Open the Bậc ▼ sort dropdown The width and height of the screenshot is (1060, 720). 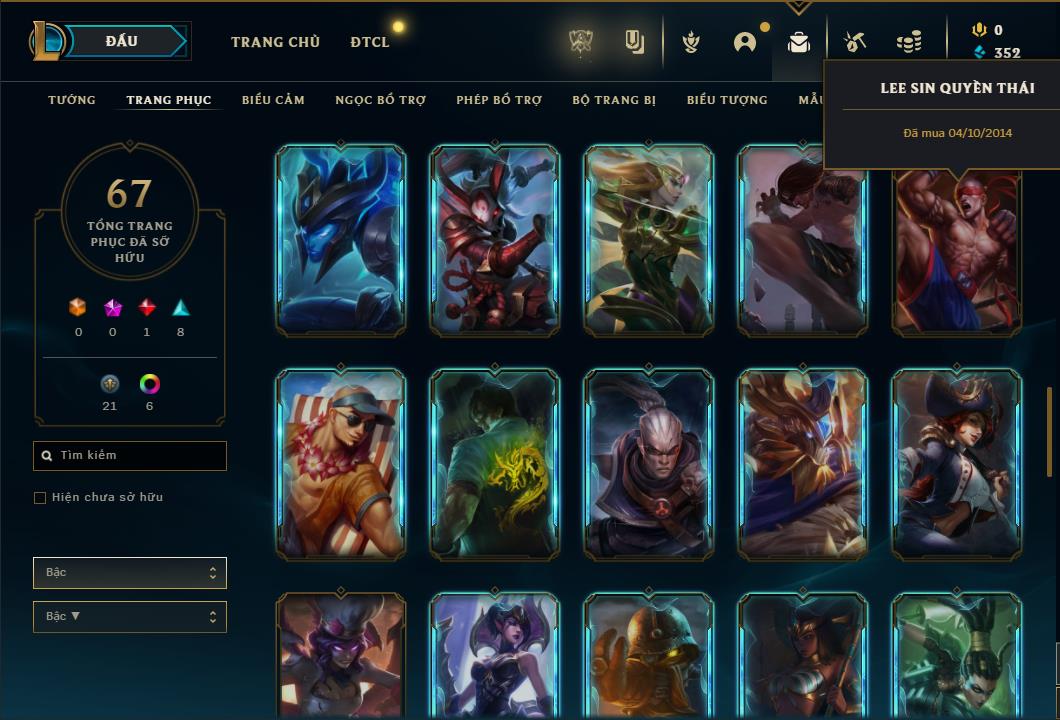(130, 617)
